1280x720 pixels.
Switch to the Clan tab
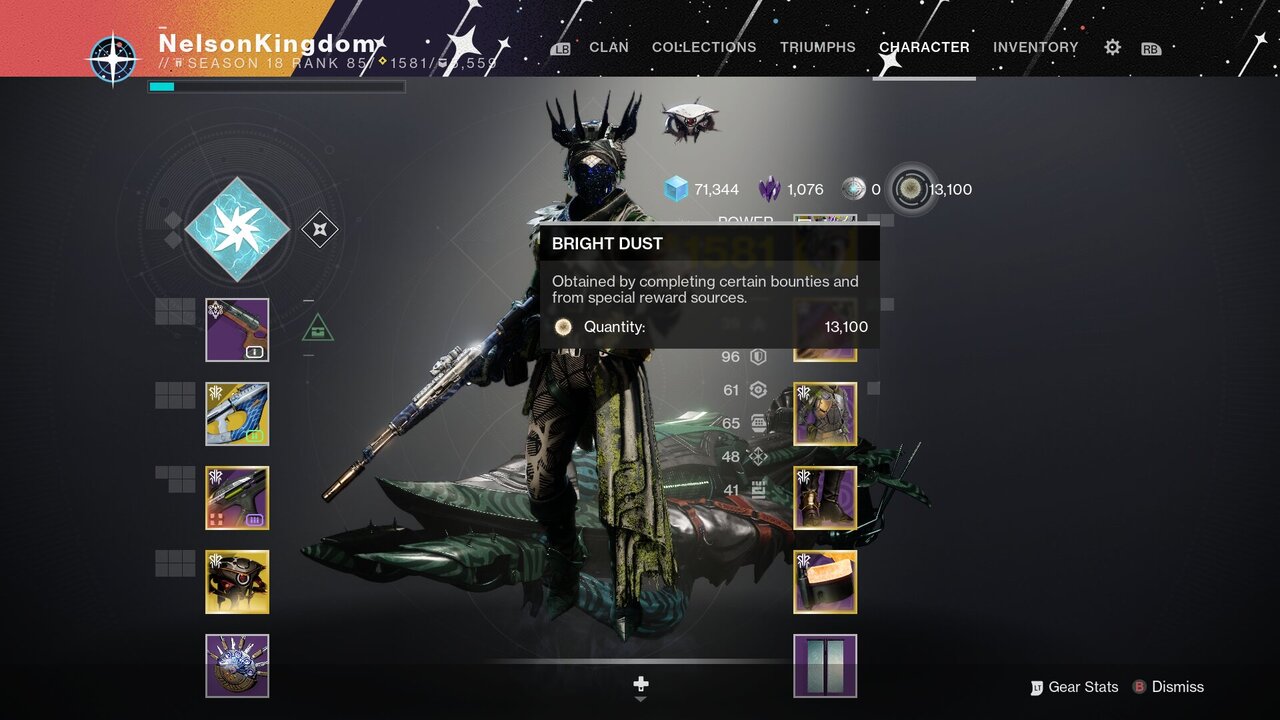pos(608,47)
